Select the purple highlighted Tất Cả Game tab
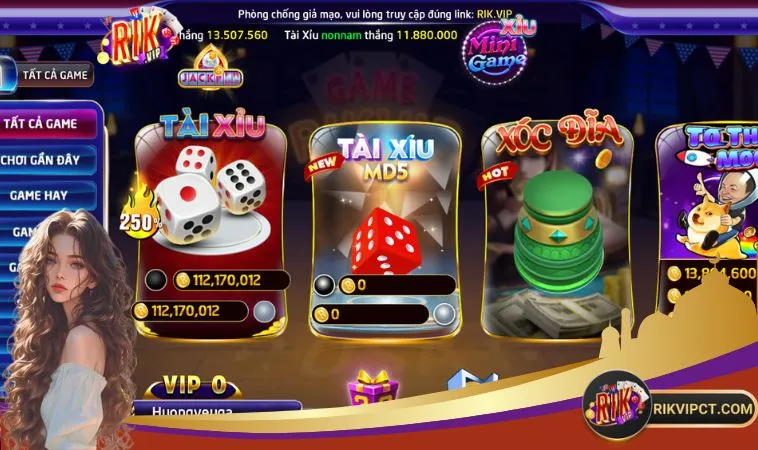 [x=46, y=123]
